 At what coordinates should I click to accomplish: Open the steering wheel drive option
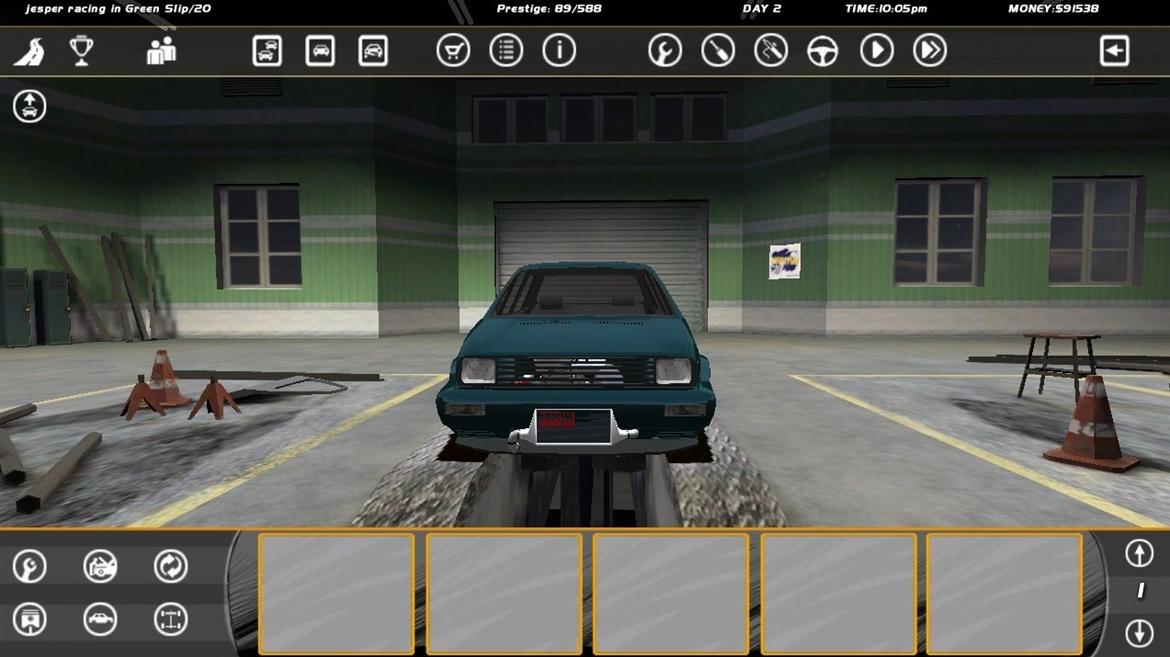pos(823,51)
